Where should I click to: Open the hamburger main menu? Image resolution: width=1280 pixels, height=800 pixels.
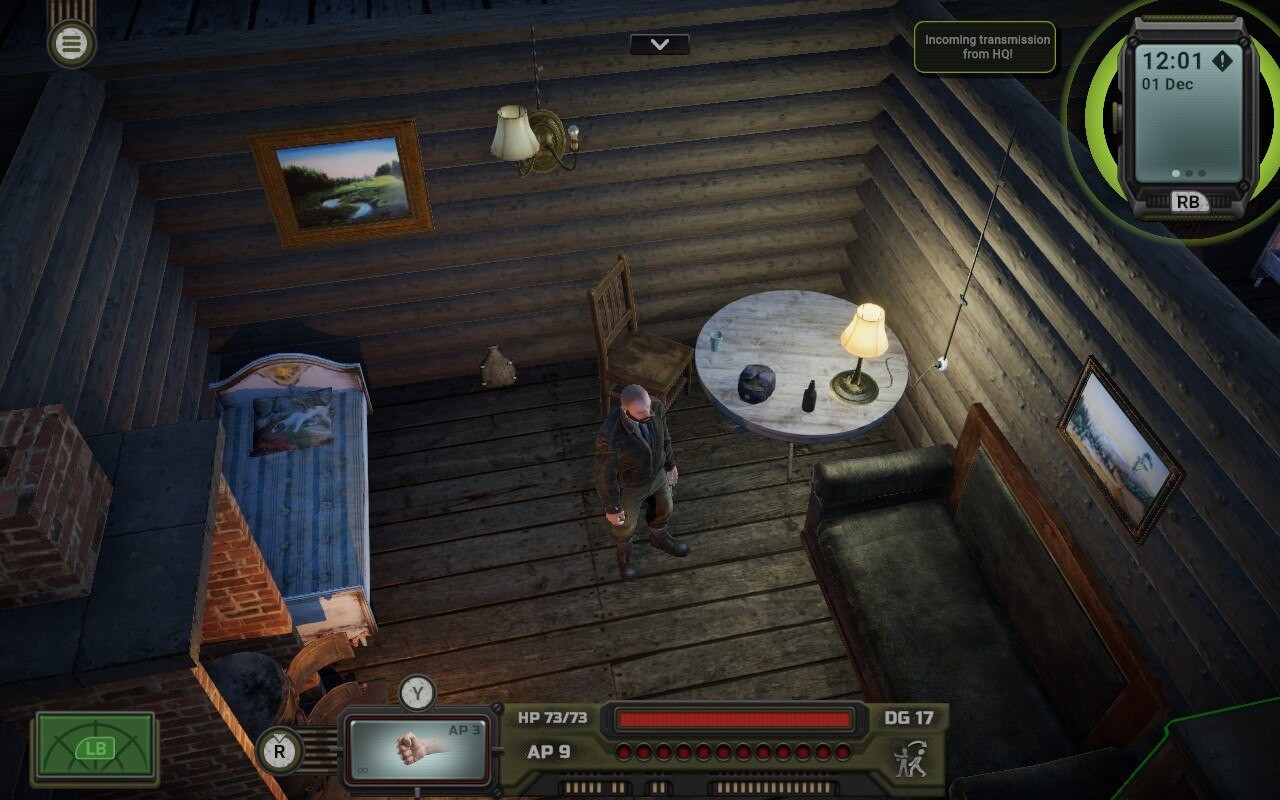(x=72, y=43)
